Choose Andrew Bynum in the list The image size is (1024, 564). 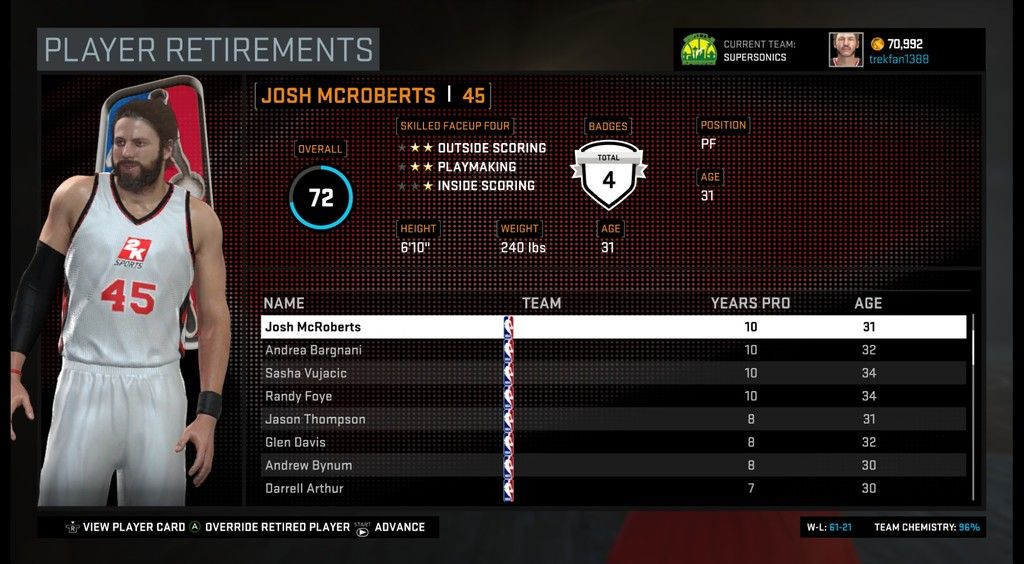point(612,465)
